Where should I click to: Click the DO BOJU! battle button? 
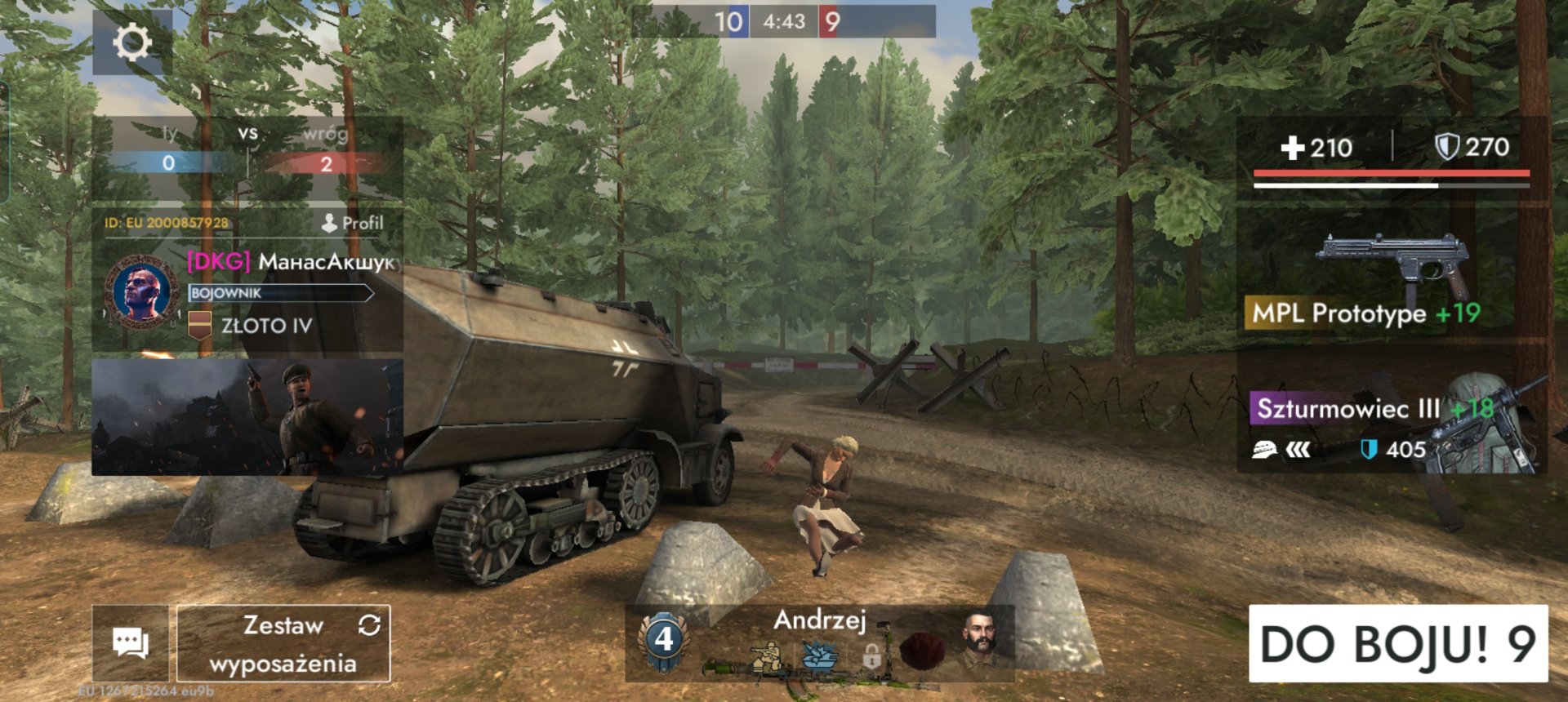click(x=1397, y=643)
